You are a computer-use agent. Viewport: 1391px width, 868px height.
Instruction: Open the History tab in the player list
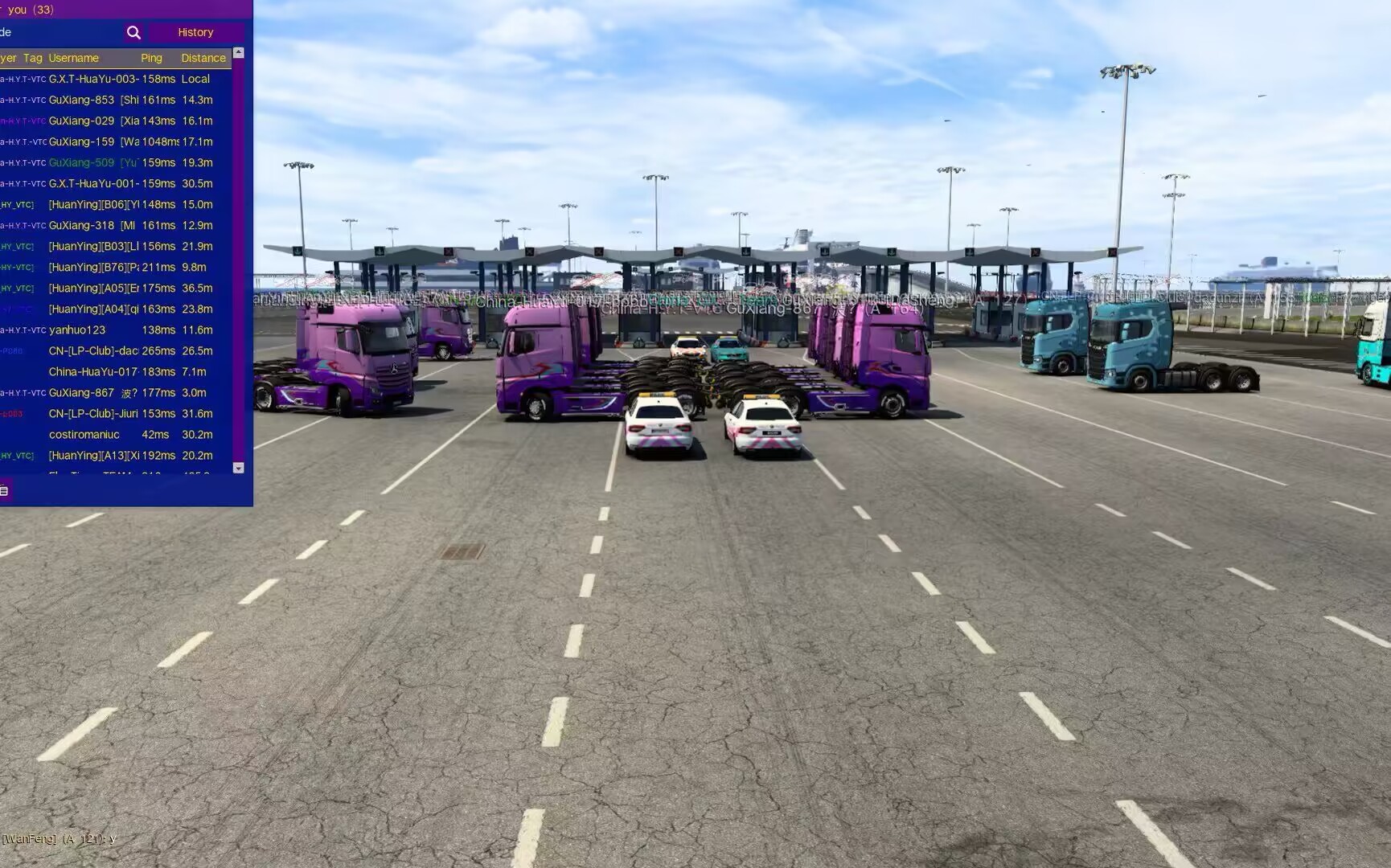click(x=195, y=32)
